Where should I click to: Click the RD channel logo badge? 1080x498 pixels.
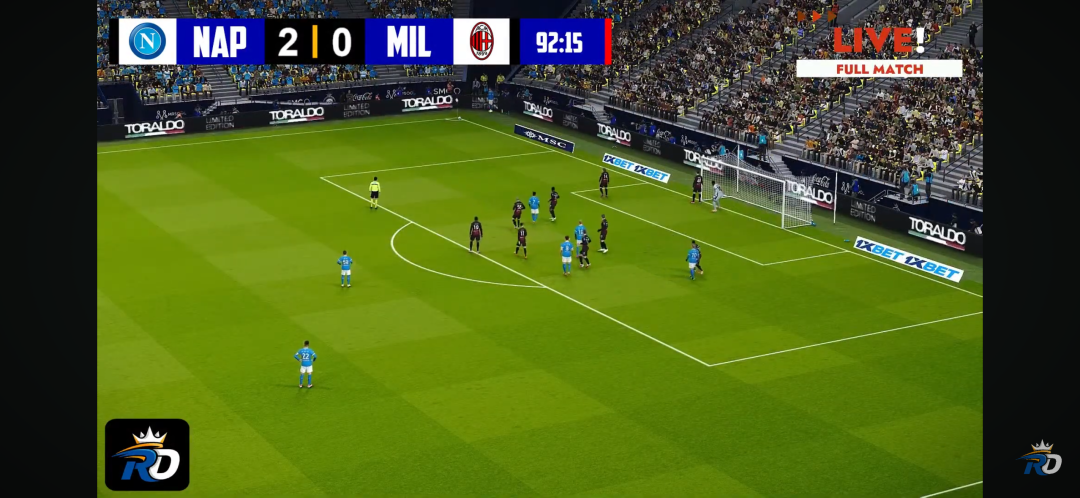(x=147, y=454)
